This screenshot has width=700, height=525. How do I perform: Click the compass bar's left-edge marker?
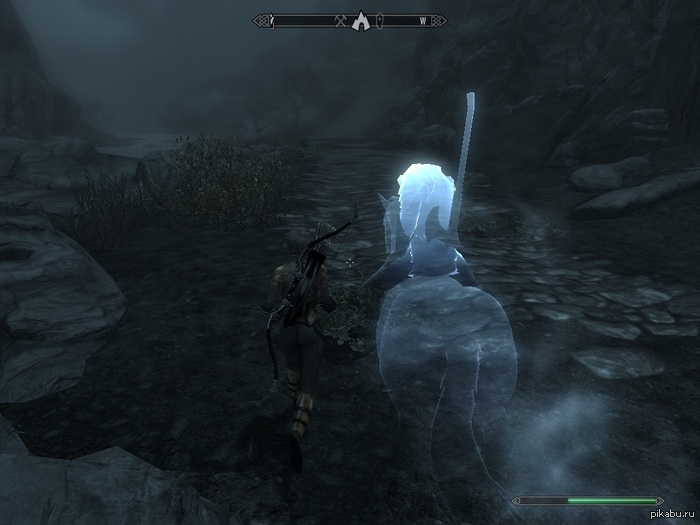[272, 20]
